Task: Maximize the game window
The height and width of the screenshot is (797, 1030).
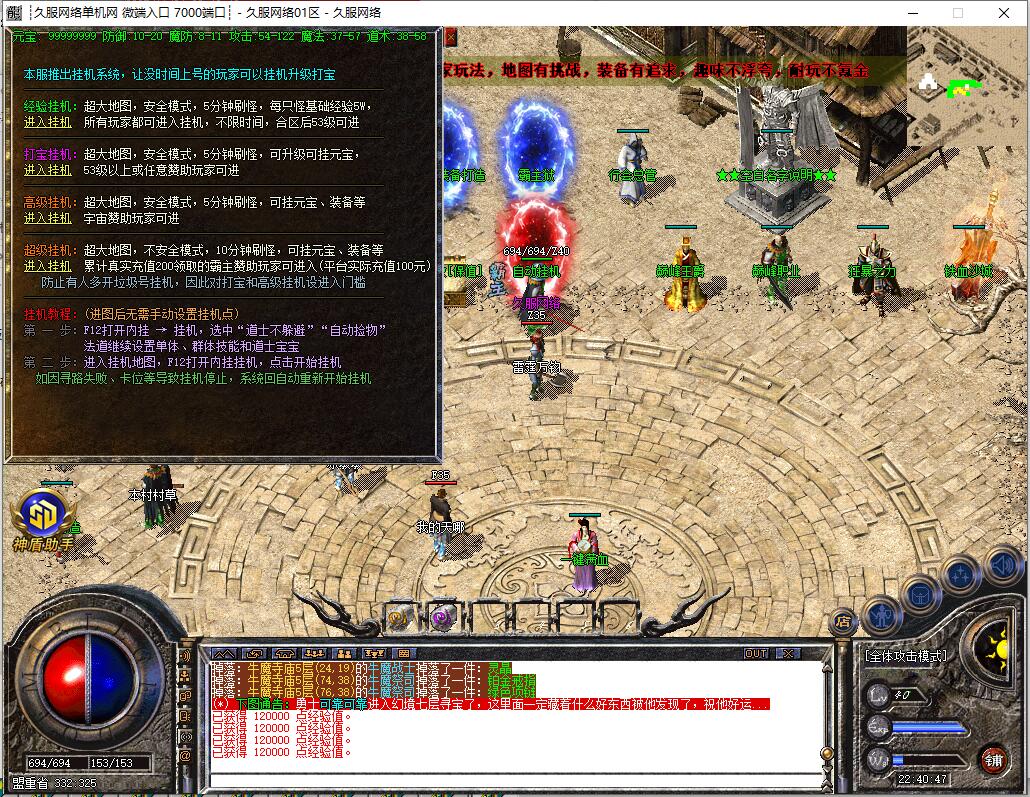Action: pyautogui.click(x=957, y=13)
